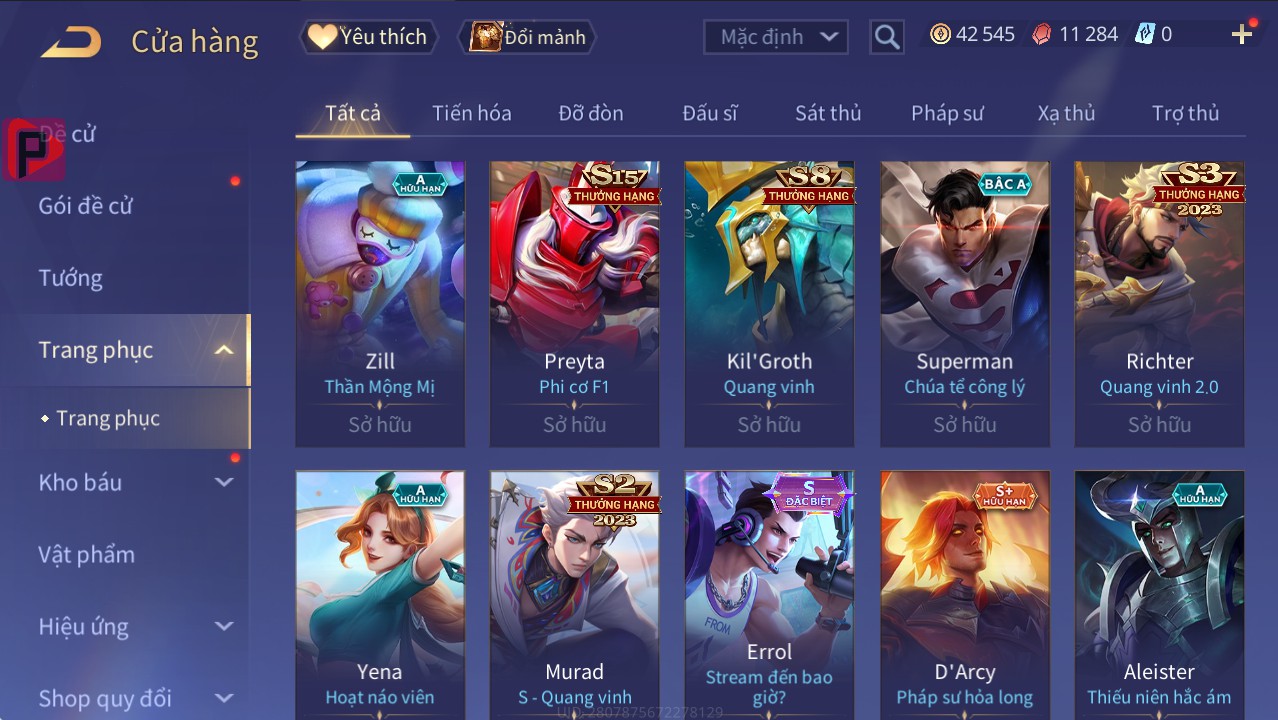Open Gói đề cử in sidebar
Screen dimensions: 1278x720
pos(86,206)
